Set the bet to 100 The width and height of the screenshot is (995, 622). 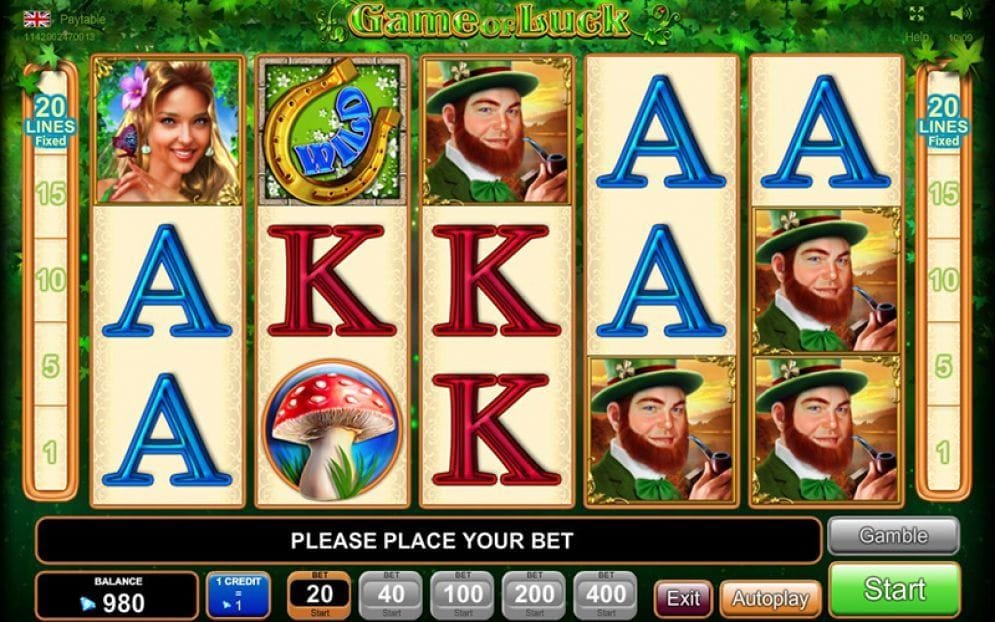pos(462,596)
